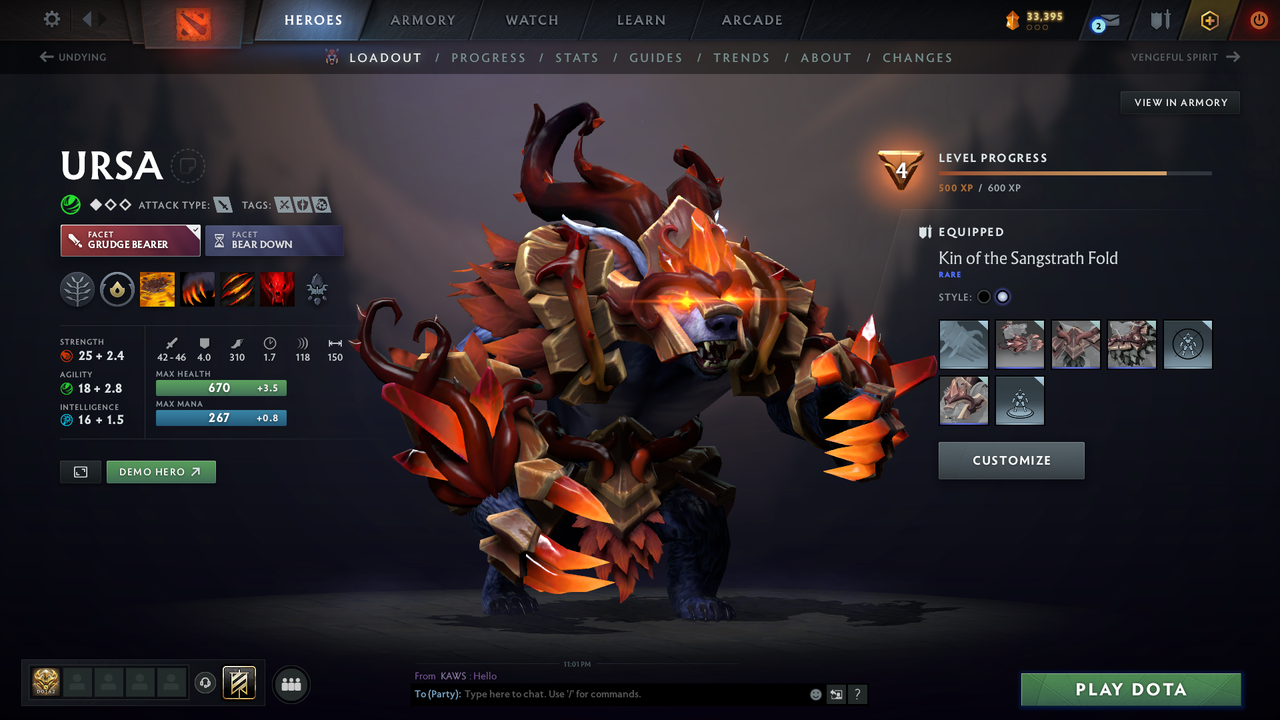Open the Enrage ultimate ability icon

[x=277, y=289]
